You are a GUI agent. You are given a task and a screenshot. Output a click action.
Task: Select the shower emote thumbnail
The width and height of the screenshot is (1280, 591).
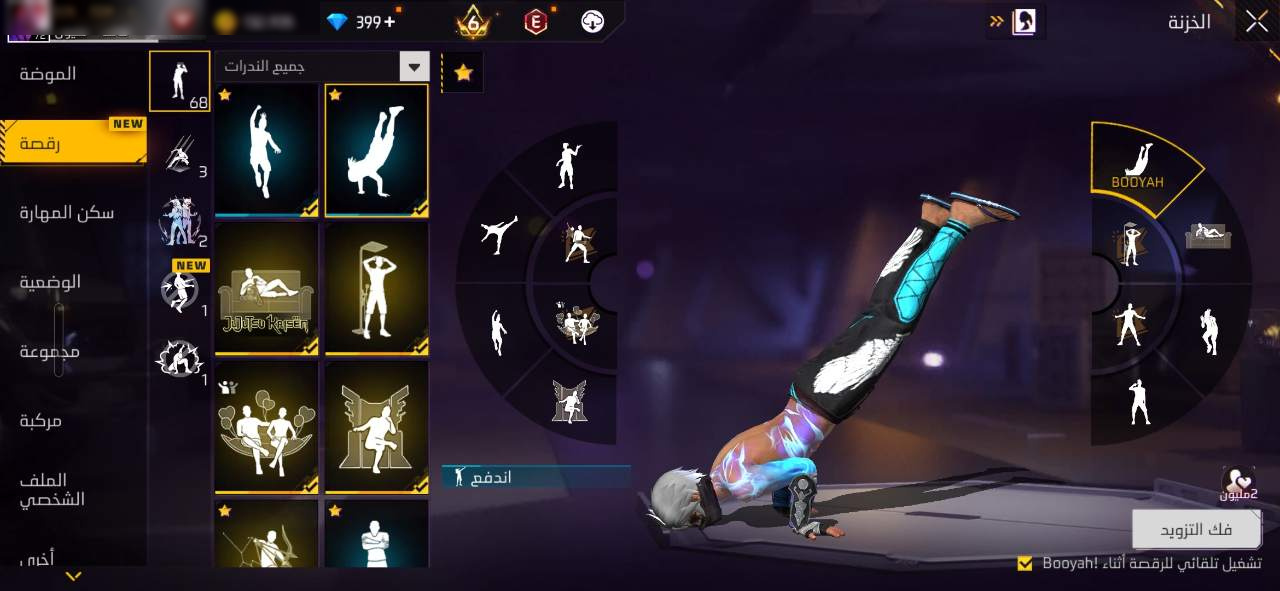click(x=376, y=289)
